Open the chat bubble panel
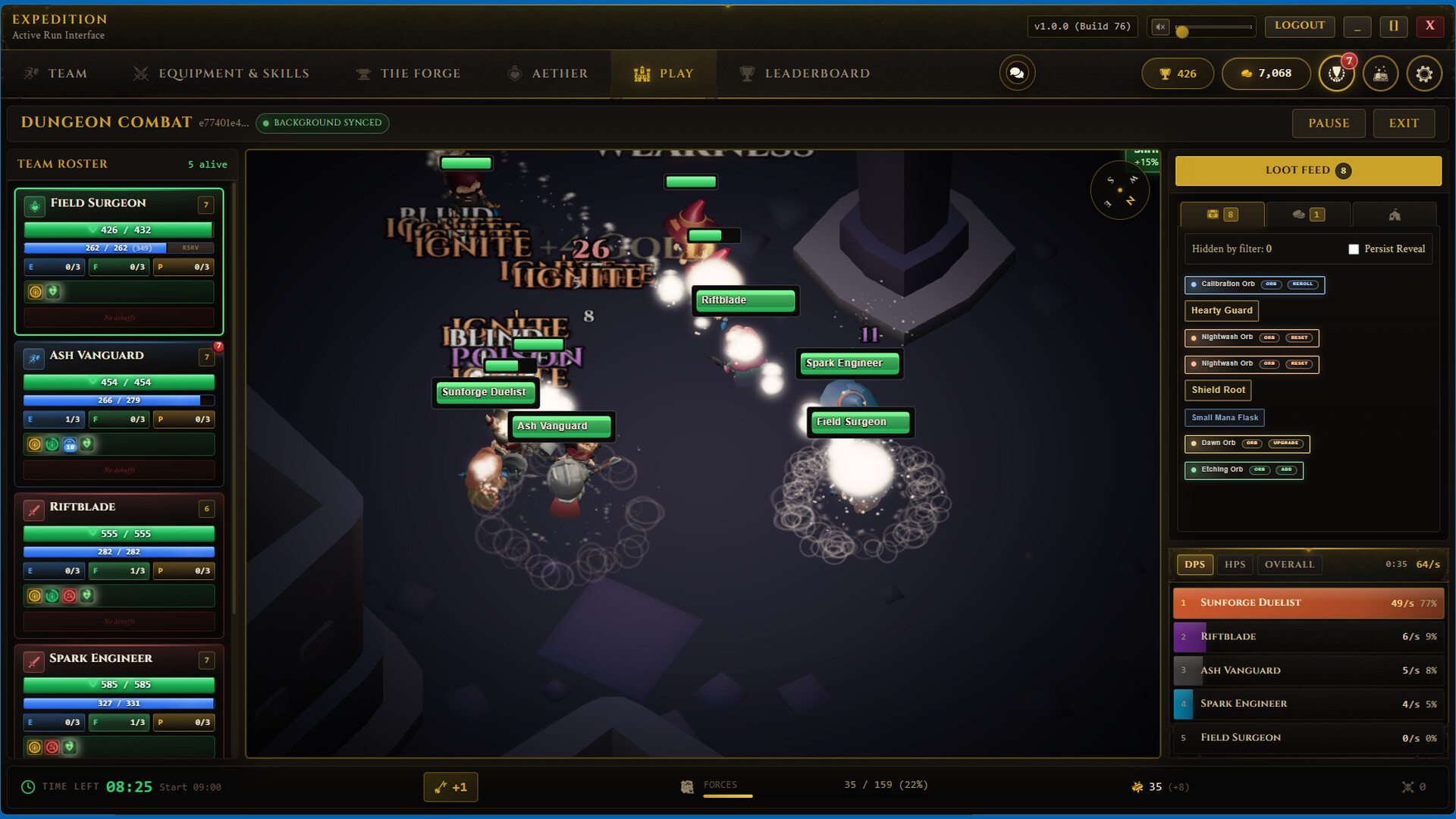The height and width of the screenshot is (819, 1456). point(1017,73)
